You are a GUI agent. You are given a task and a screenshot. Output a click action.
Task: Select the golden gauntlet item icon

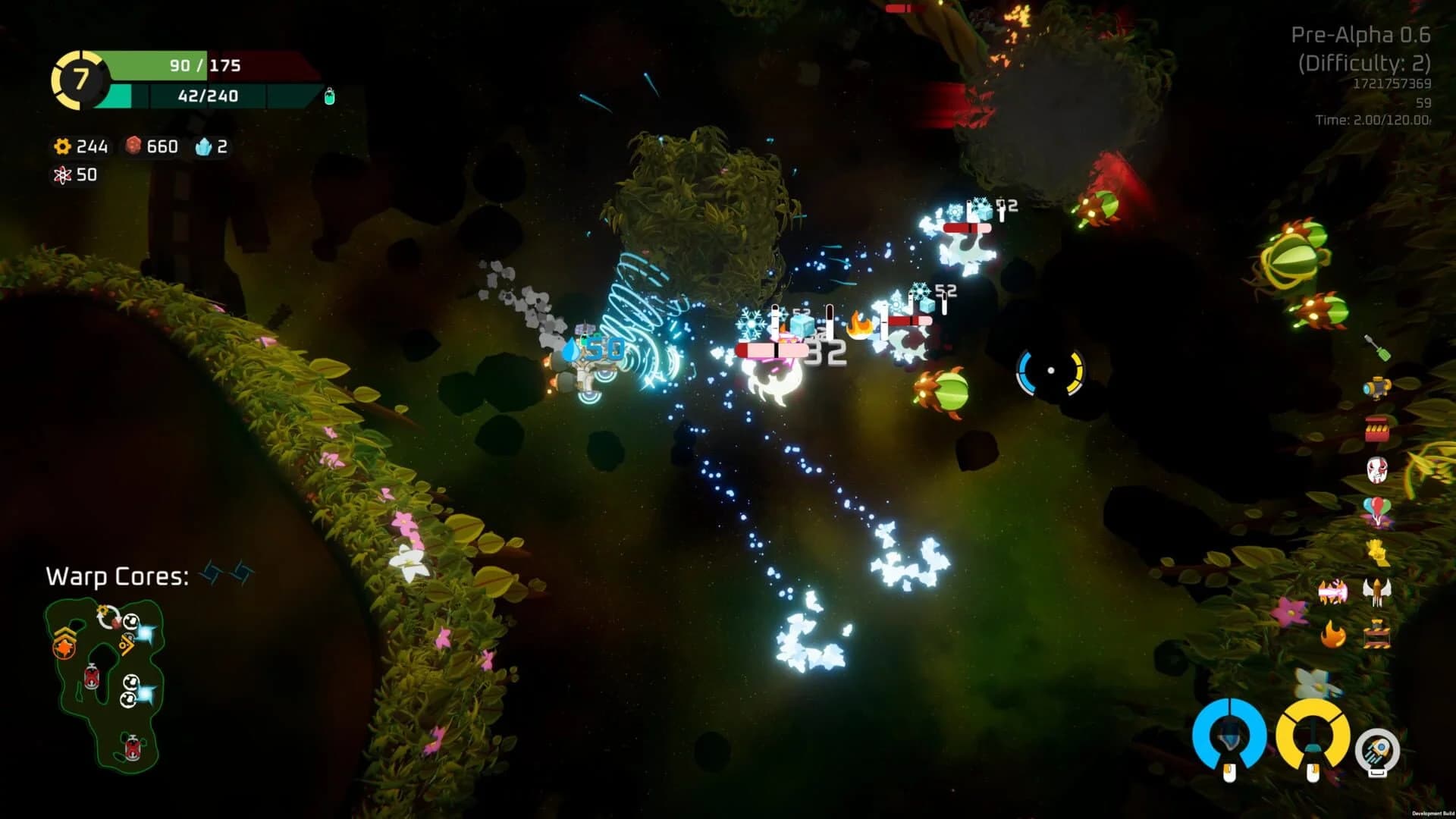point(1377,551)
